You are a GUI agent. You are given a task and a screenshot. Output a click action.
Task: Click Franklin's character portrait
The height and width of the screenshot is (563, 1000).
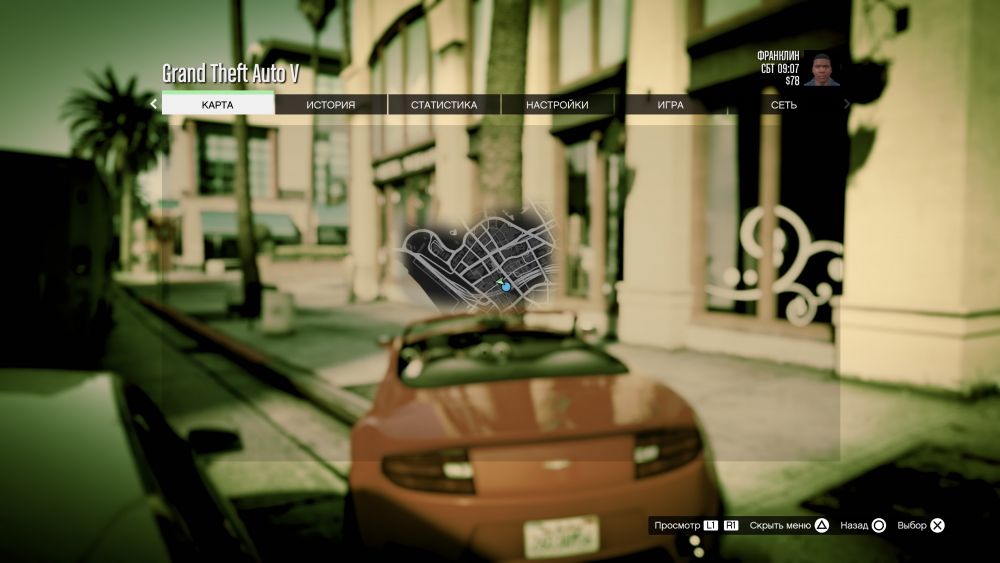[822, 70]
